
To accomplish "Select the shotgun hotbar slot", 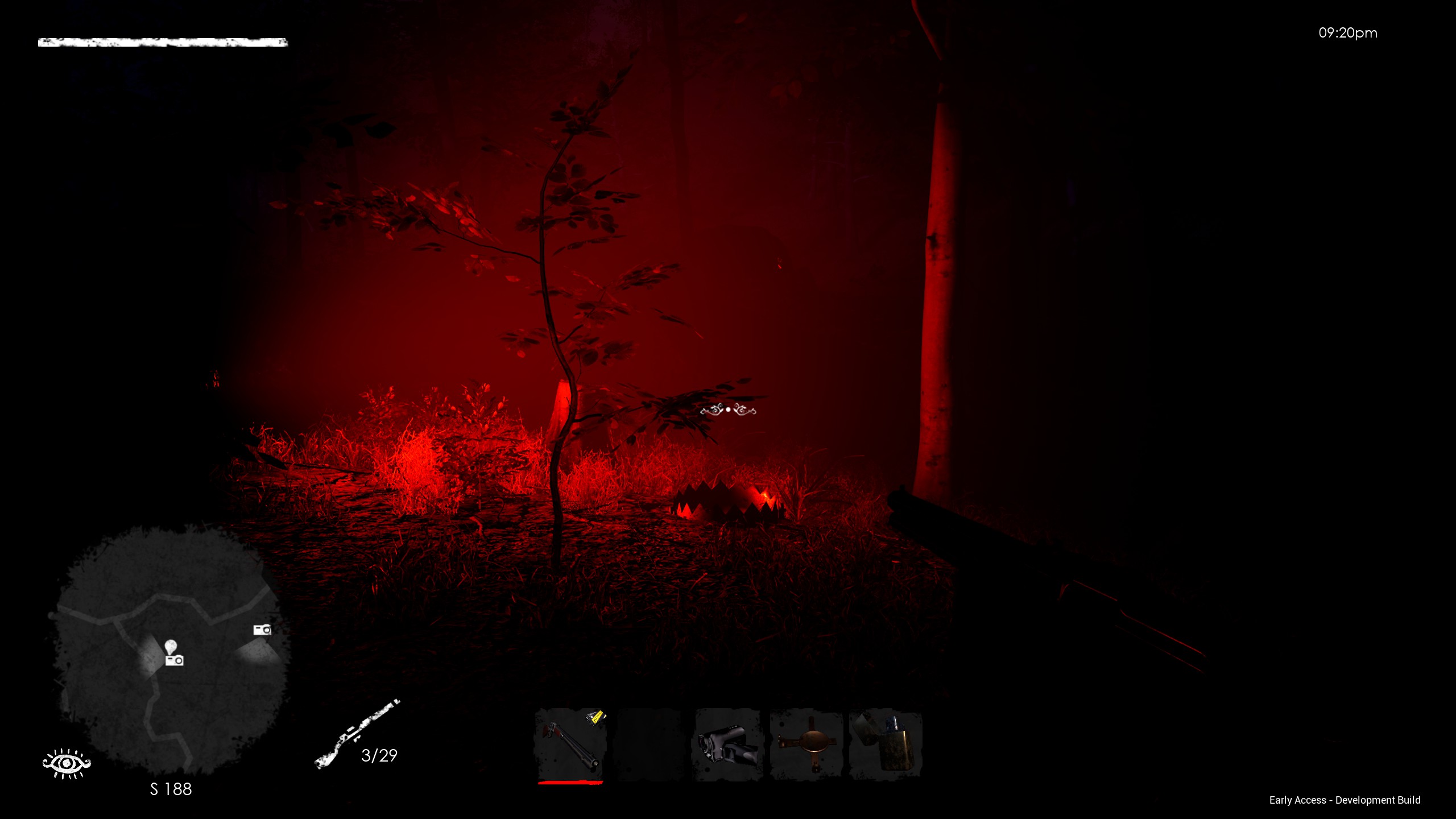I will tap(570, 744).
